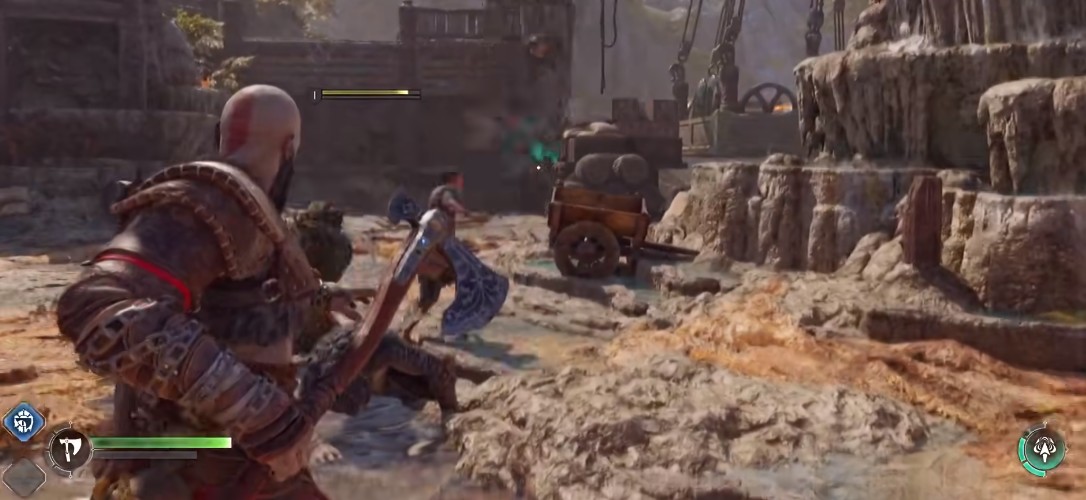Trigger the green companion arrow icon
This screenshot has width=1086, height=500.
click(x=1042, y=449)
